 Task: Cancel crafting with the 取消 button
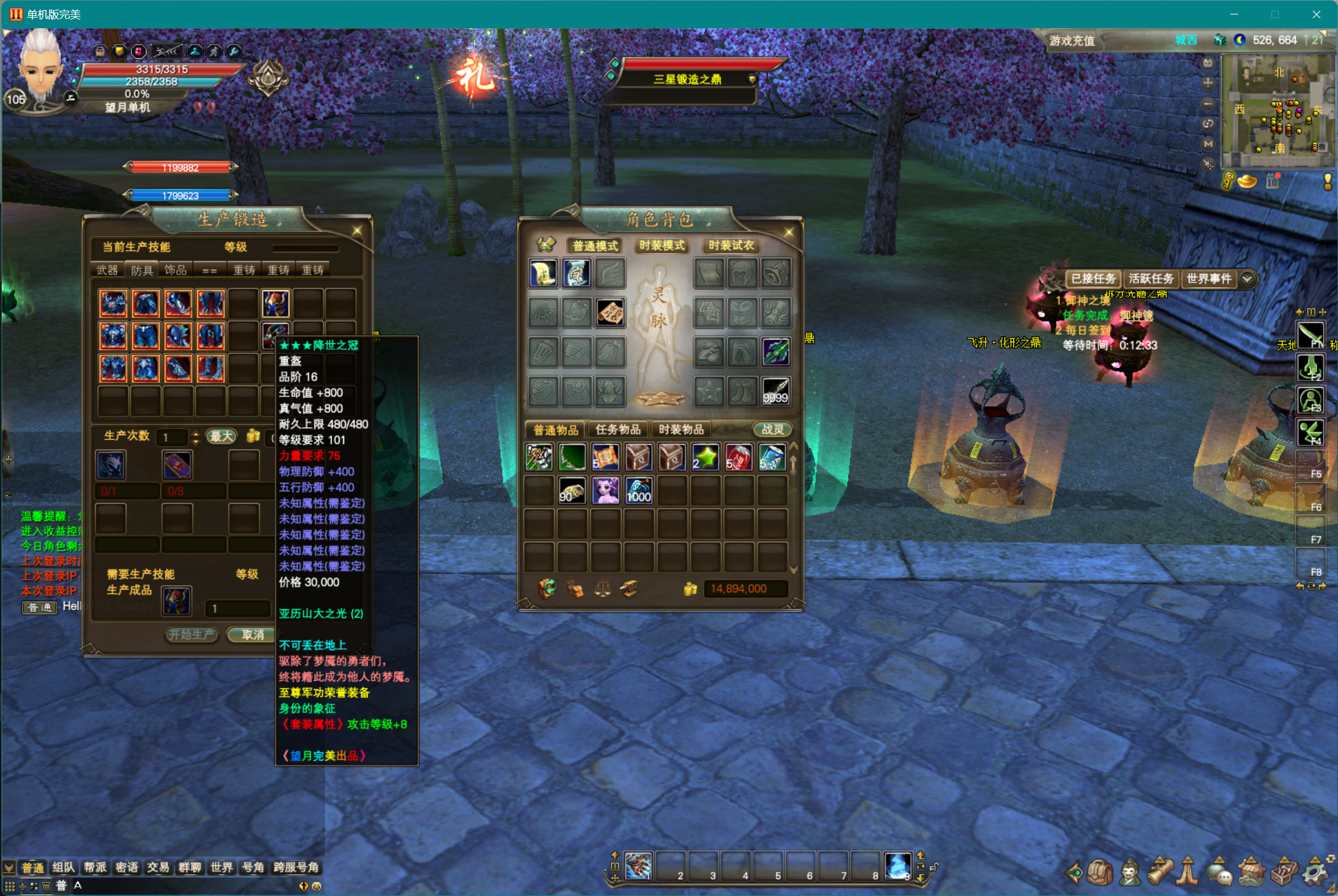click(252, 634)
